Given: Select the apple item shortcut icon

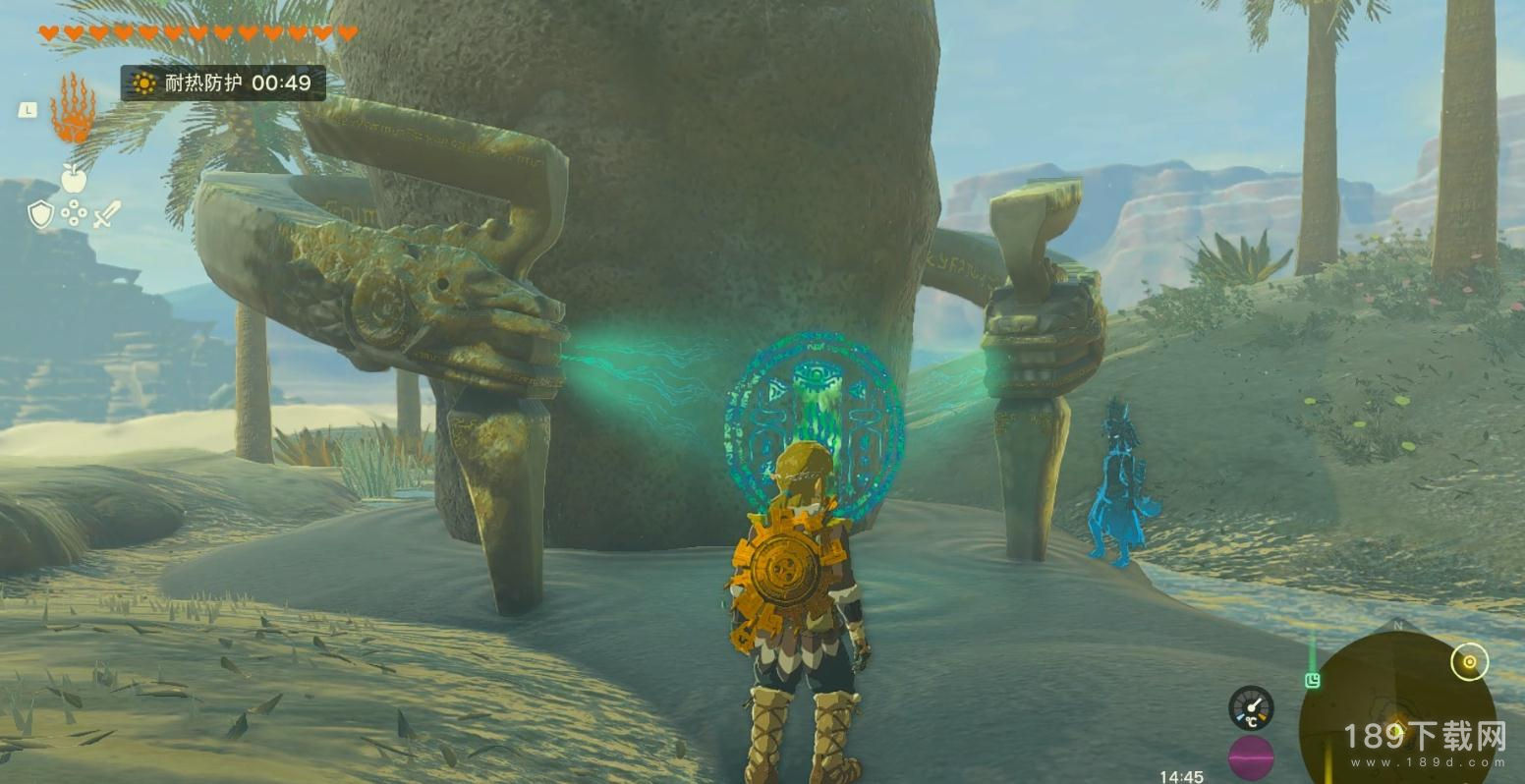Looking at the screenshot, I should coord(74,178).
